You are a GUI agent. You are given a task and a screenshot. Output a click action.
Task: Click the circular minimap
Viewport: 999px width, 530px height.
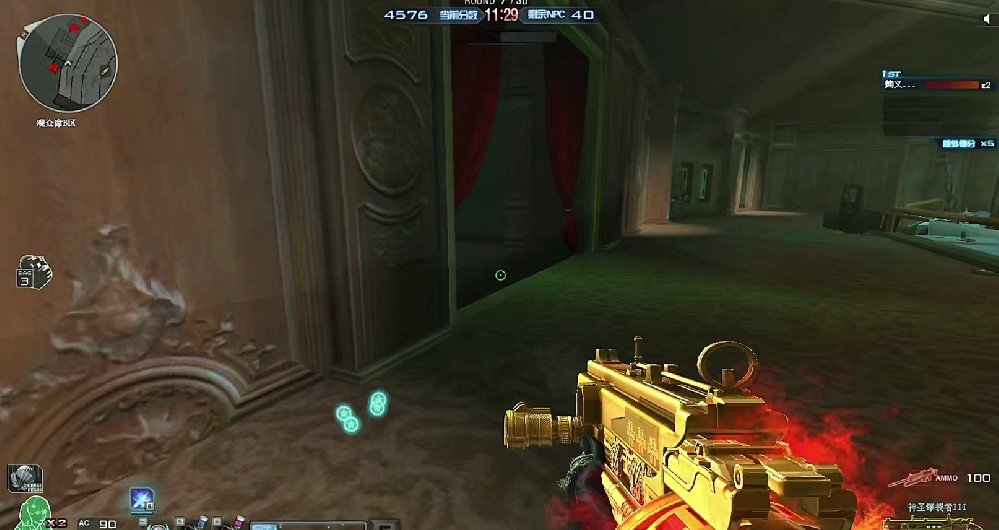click(54, 62)
